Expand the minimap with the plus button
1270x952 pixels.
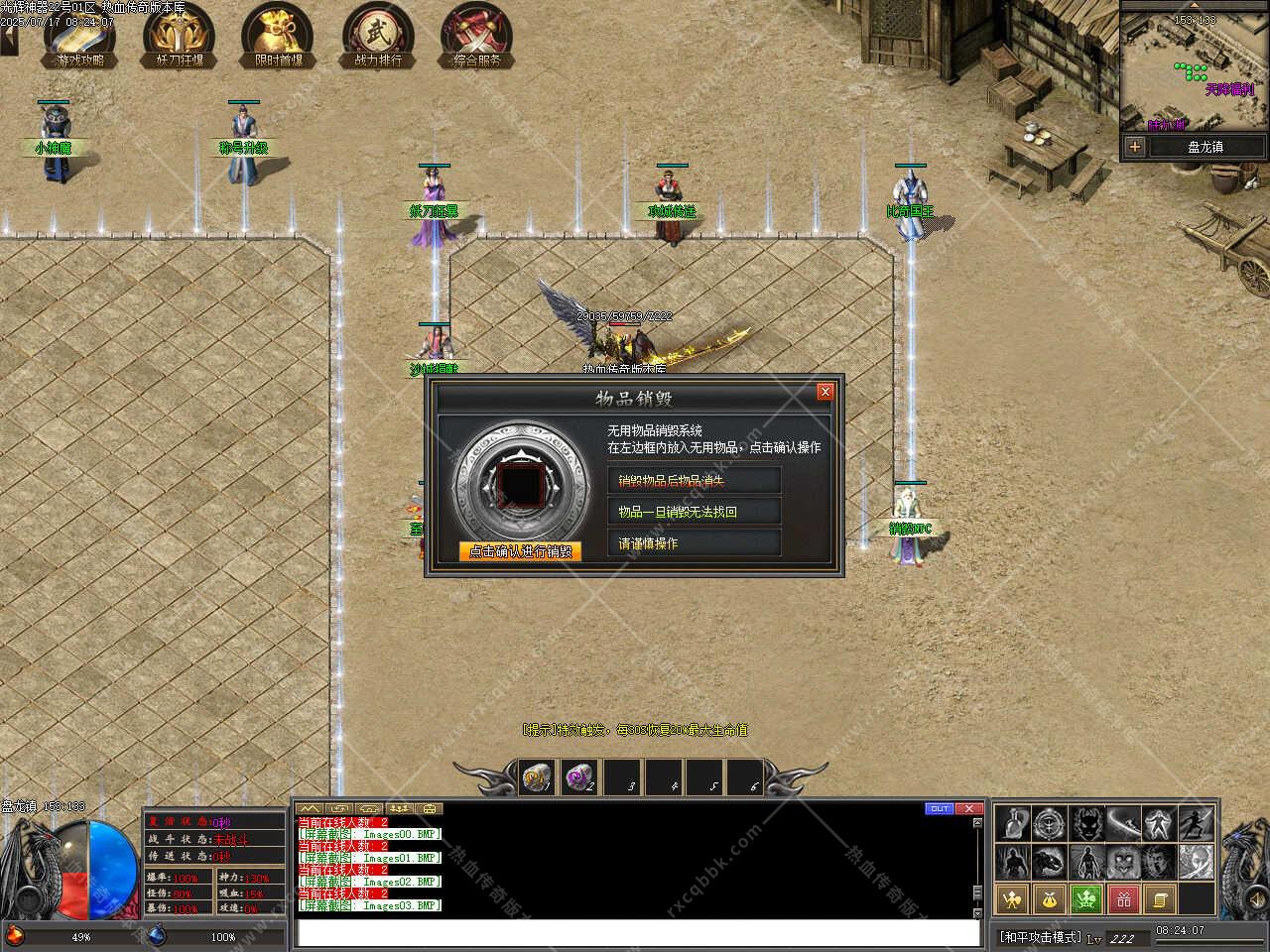tap(1134, 147)
